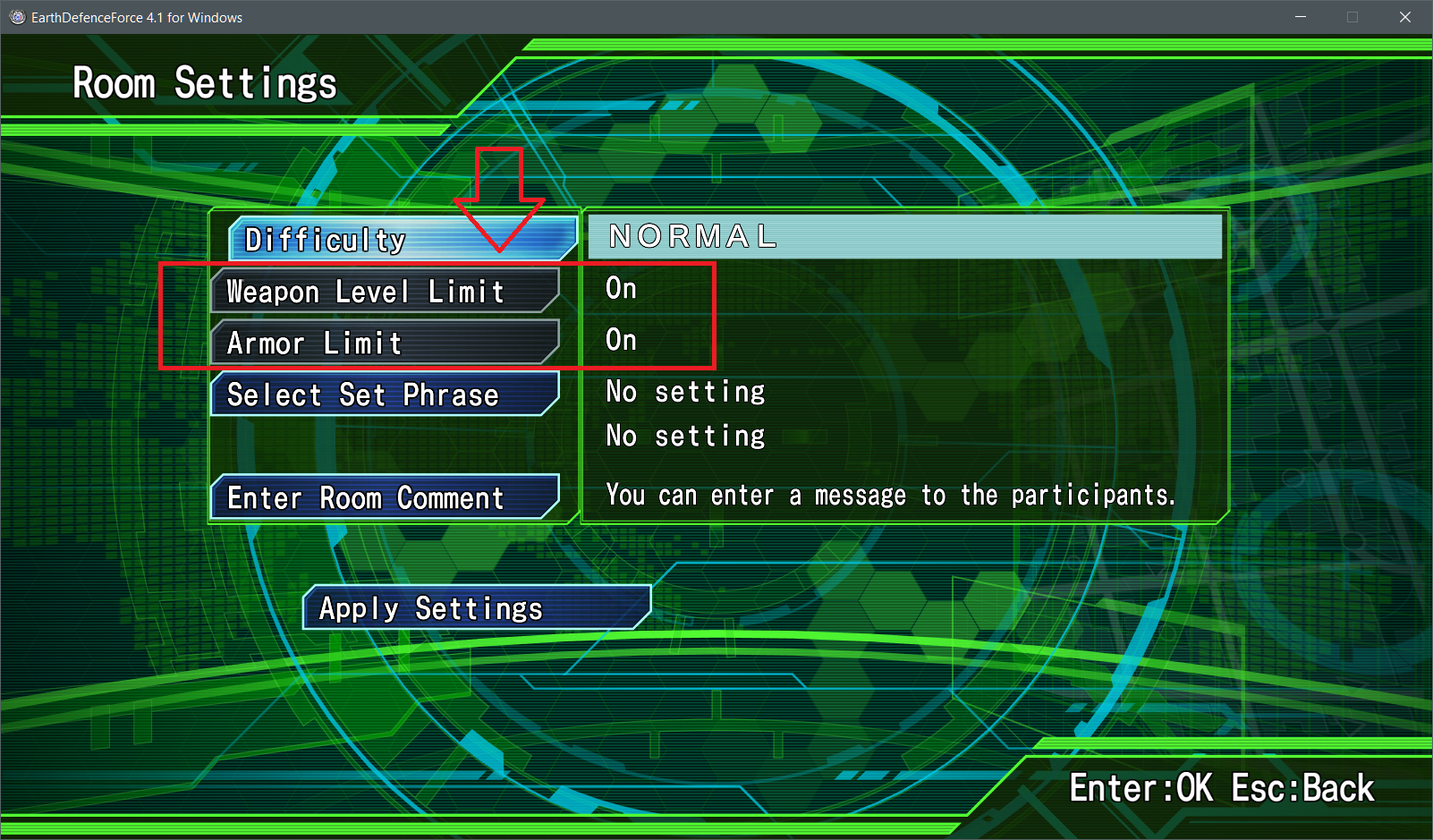Image resolution: width=1433 pixels, height=840 pixels.
Task: Click the NORMAL difficulty value bar
Action: (904, 236)
